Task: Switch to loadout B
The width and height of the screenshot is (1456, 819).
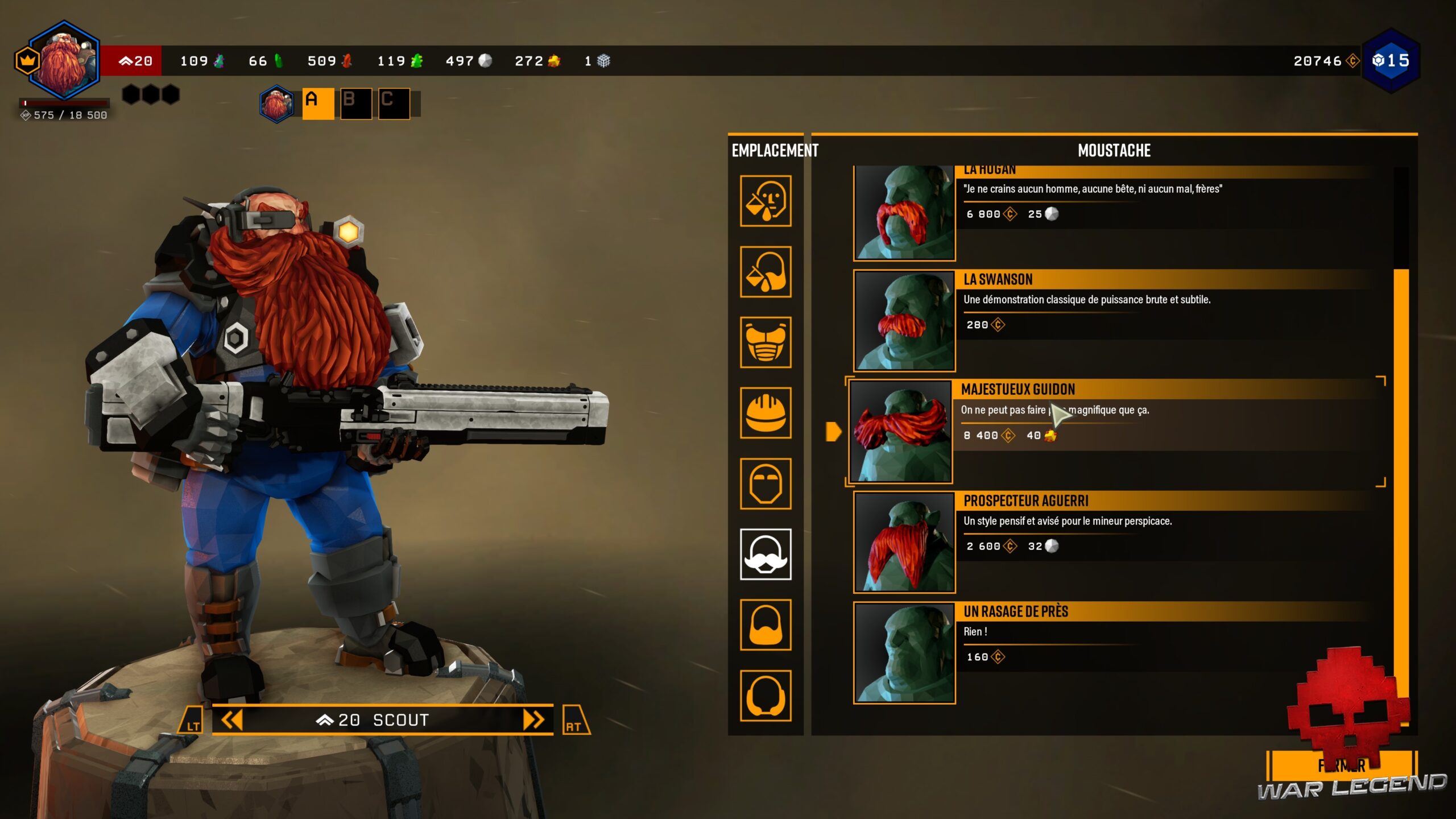Action: (356, 104)
